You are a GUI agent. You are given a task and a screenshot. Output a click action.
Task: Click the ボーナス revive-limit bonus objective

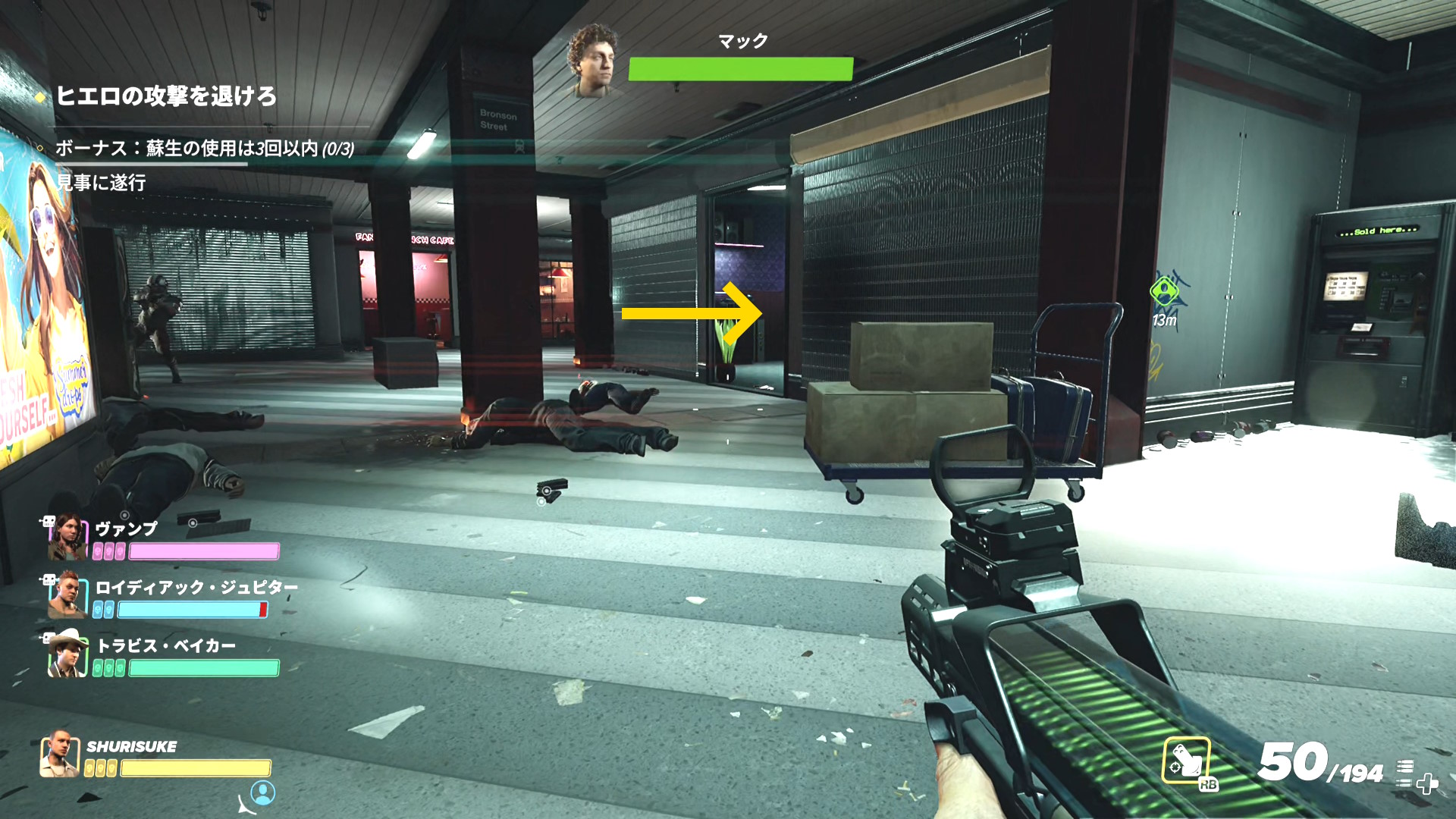[205, 149]
